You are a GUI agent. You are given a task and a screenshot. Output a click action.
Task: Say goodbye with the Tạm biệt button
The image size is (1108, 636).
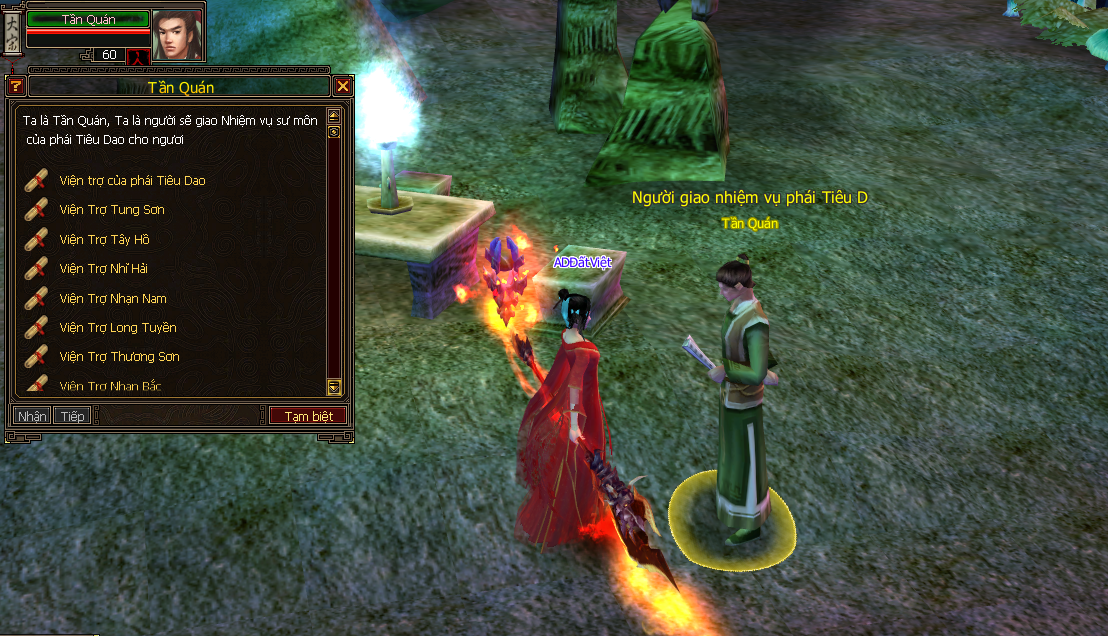309,416
